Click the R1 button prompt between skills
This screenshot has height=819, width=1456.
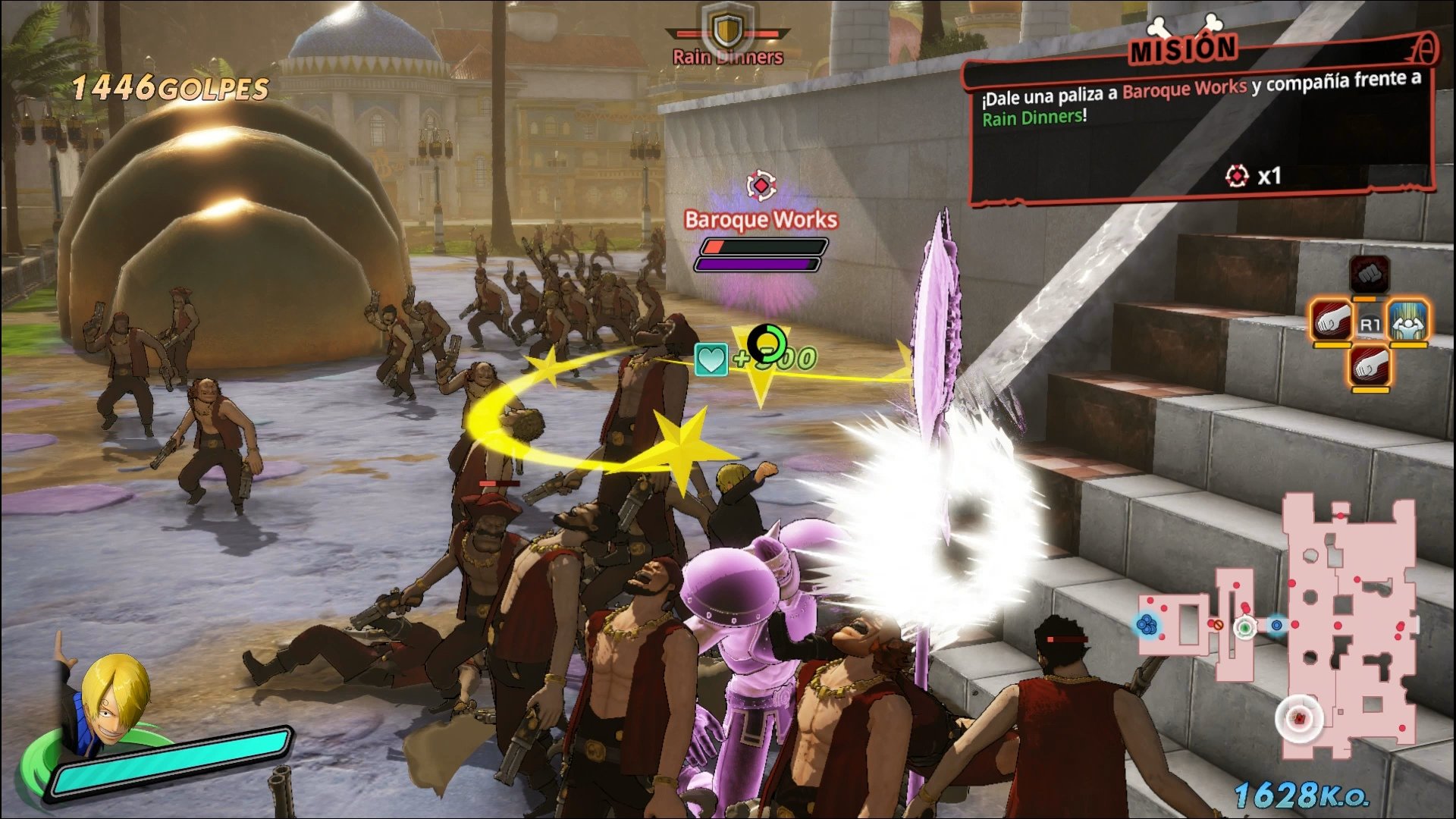1370,324
